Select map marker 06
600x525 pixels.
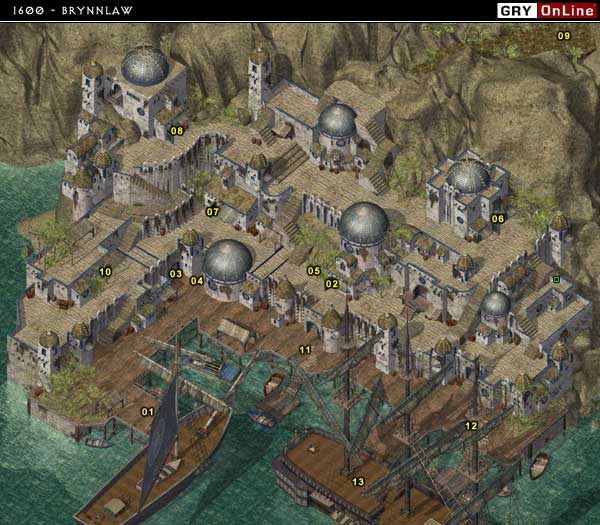coord(498,218)
